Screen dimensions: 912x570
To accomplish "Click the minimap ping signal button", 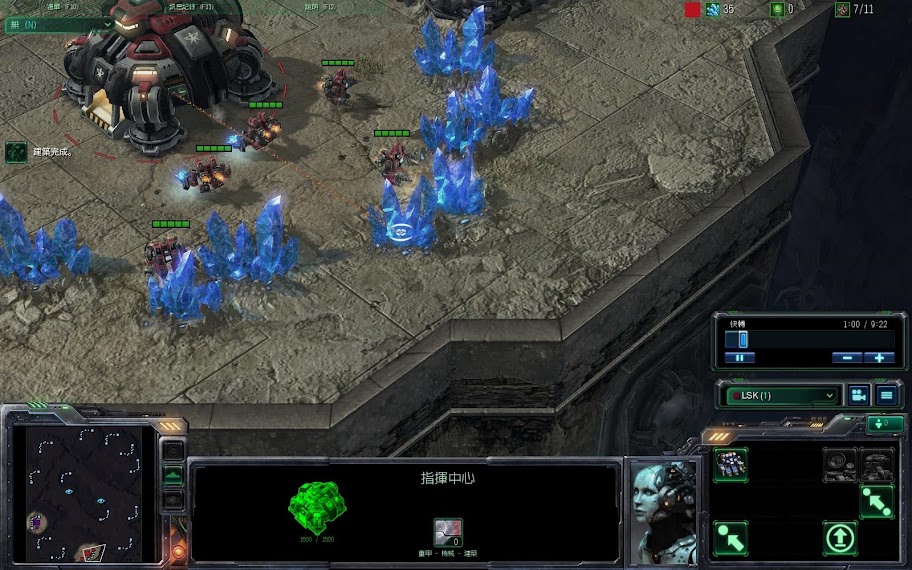I will pyautogui.click(x=173, y=452).
